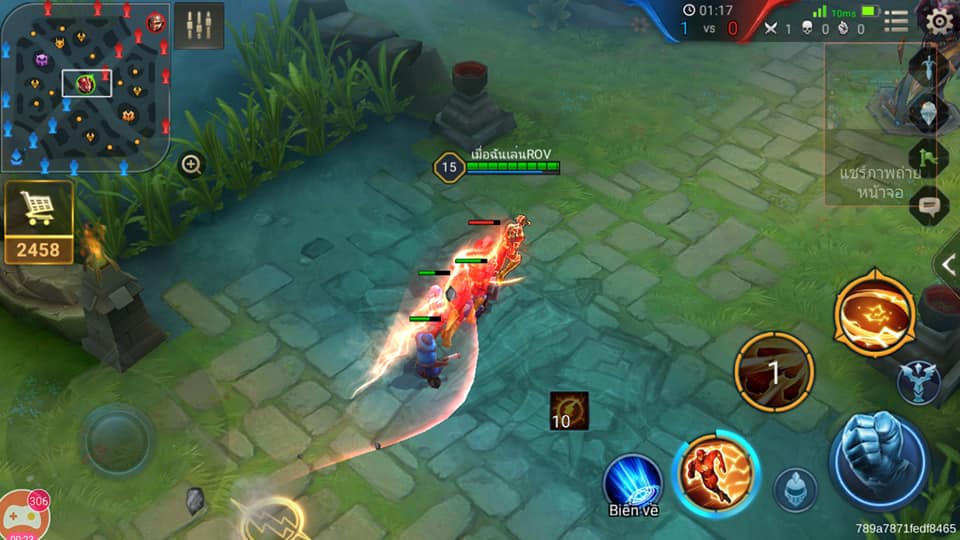Use the slash ability showing 1

(773, 373)
